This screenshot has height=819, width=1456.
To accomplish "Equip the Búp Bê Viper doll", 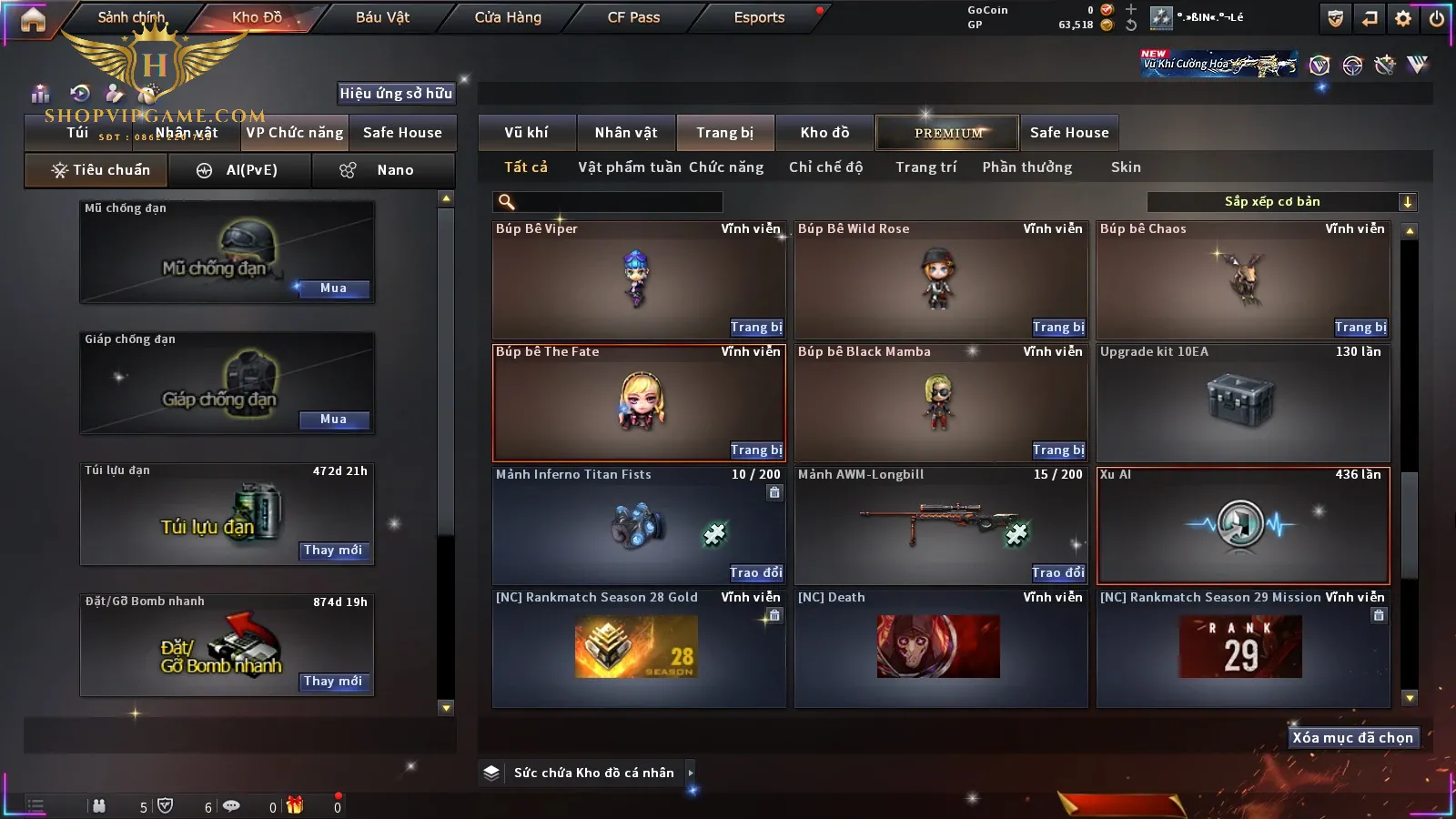I will point(755,327).
